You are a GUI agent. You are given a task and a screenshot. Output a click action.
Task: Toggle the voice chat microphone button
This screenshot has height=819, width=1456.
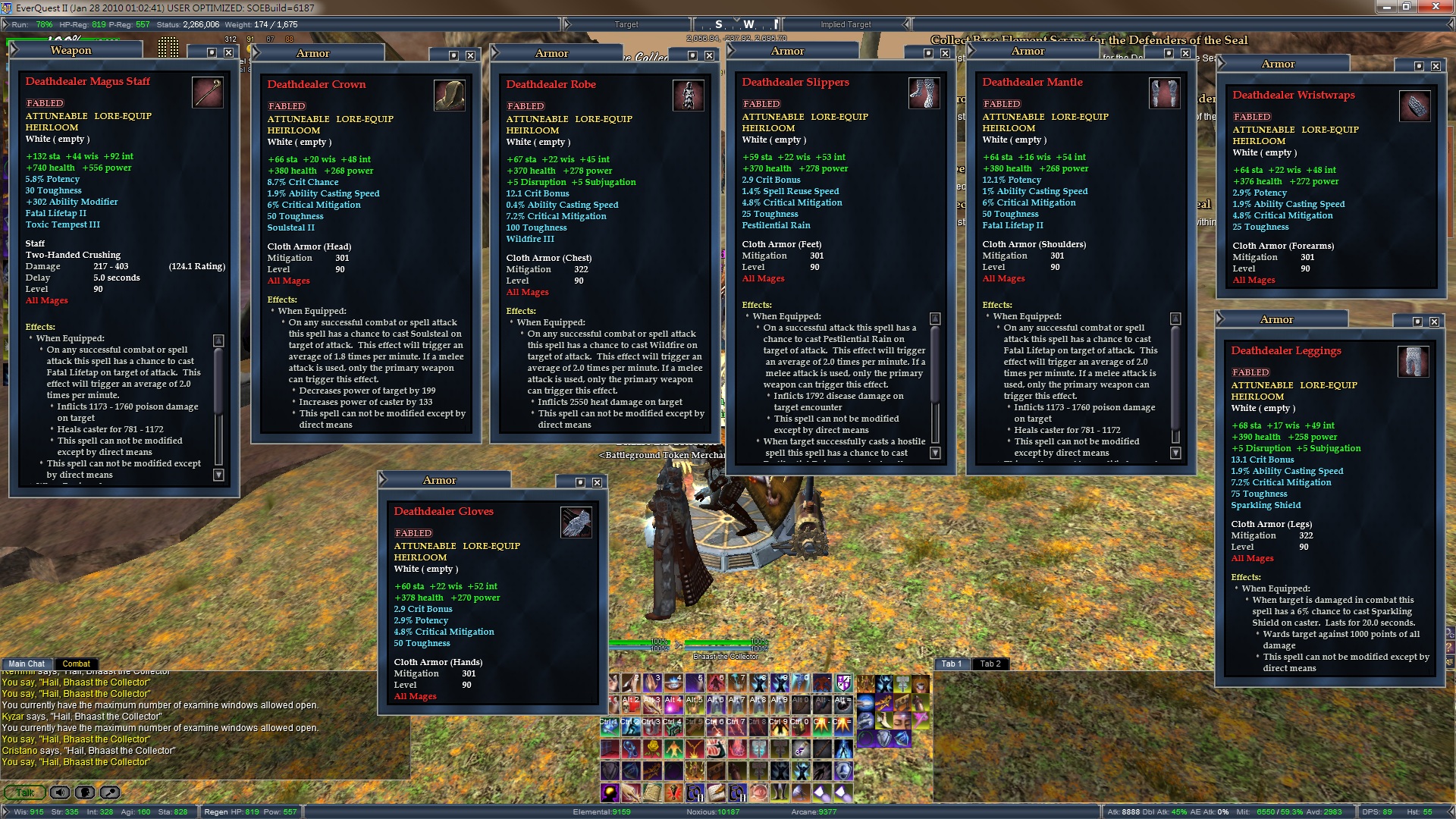coord(85,792)
